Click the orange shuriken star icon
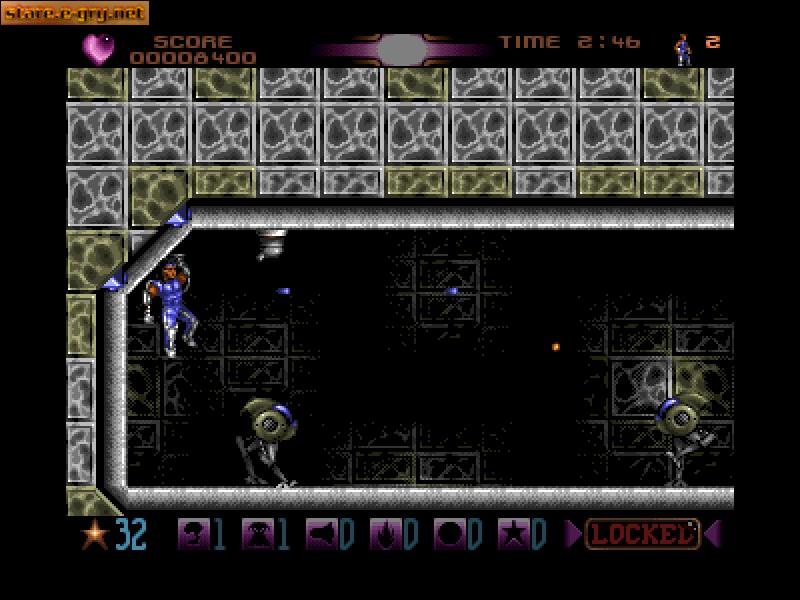This screenshot has width=800, height=600. point(96,535)
